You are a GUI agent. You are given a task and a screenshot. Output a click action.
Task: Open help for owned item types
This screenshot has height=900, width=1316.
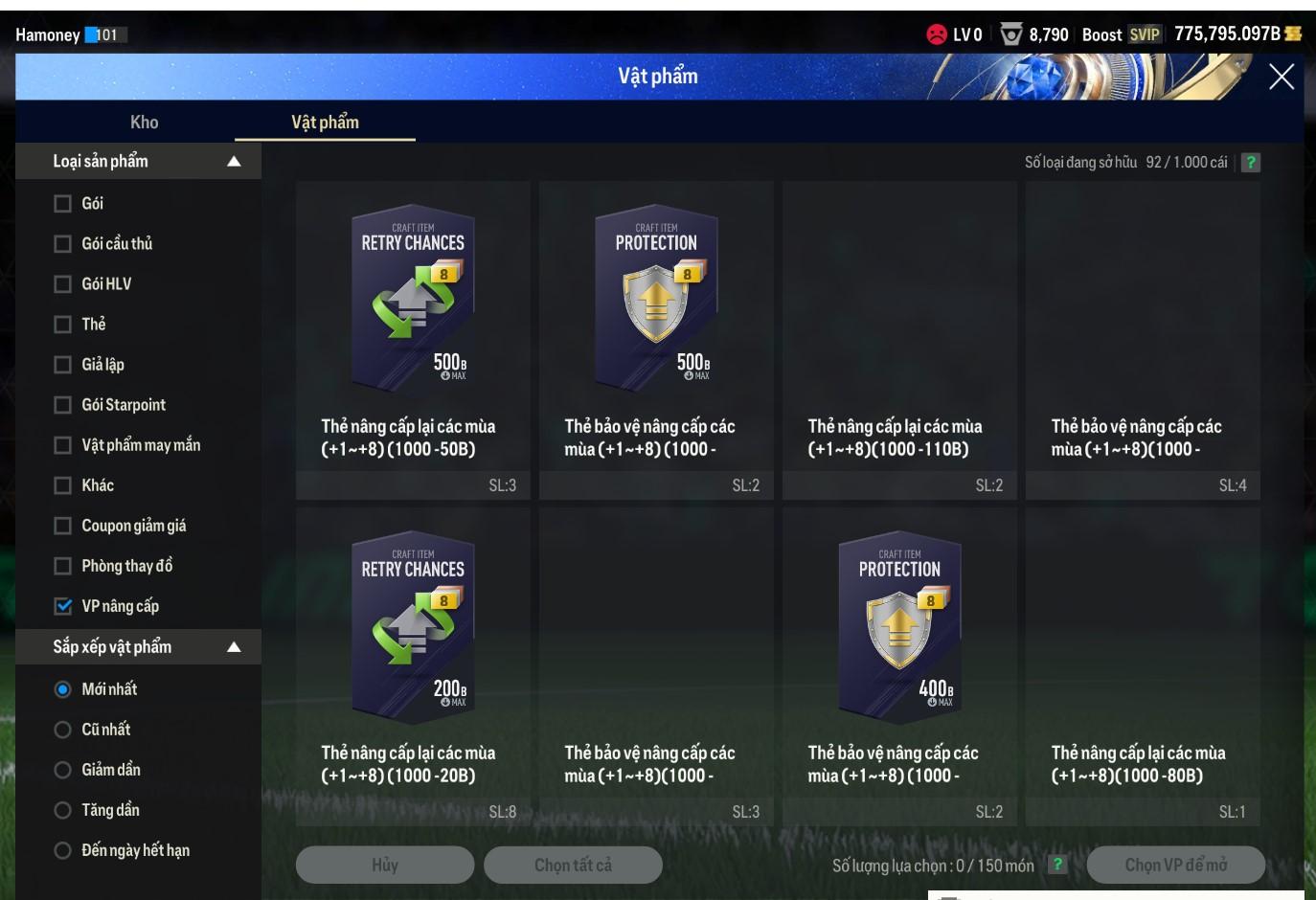pos(1250,163)
